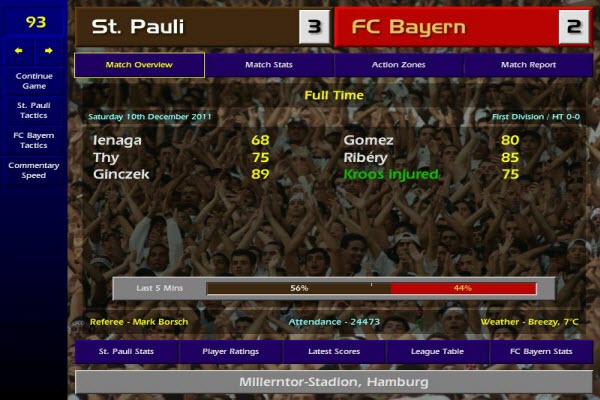
Task: Show Player Ratings
Action: pyautogui.click(x=231, y=352)
